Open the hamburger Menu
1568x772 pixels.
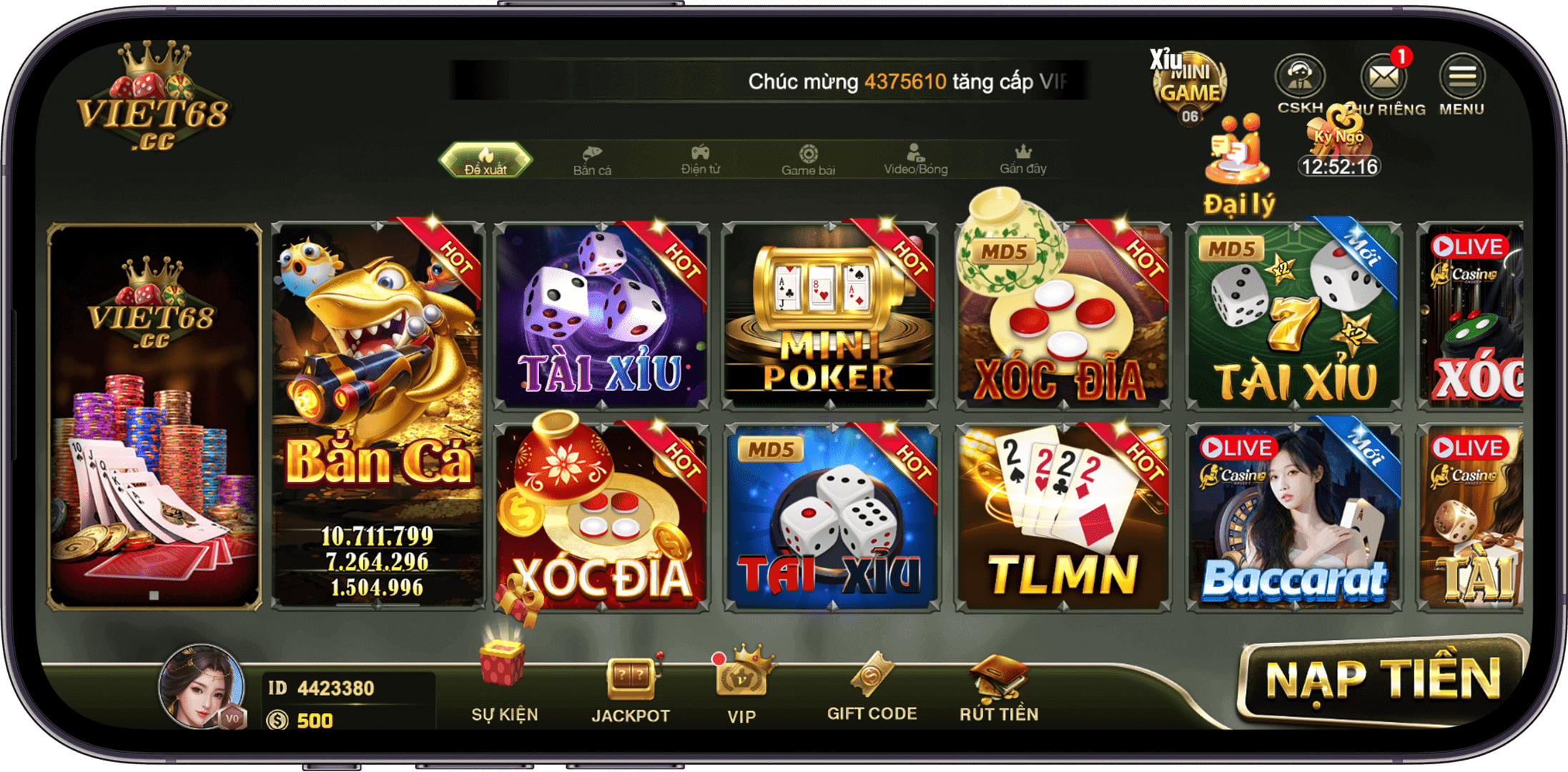1462,75
